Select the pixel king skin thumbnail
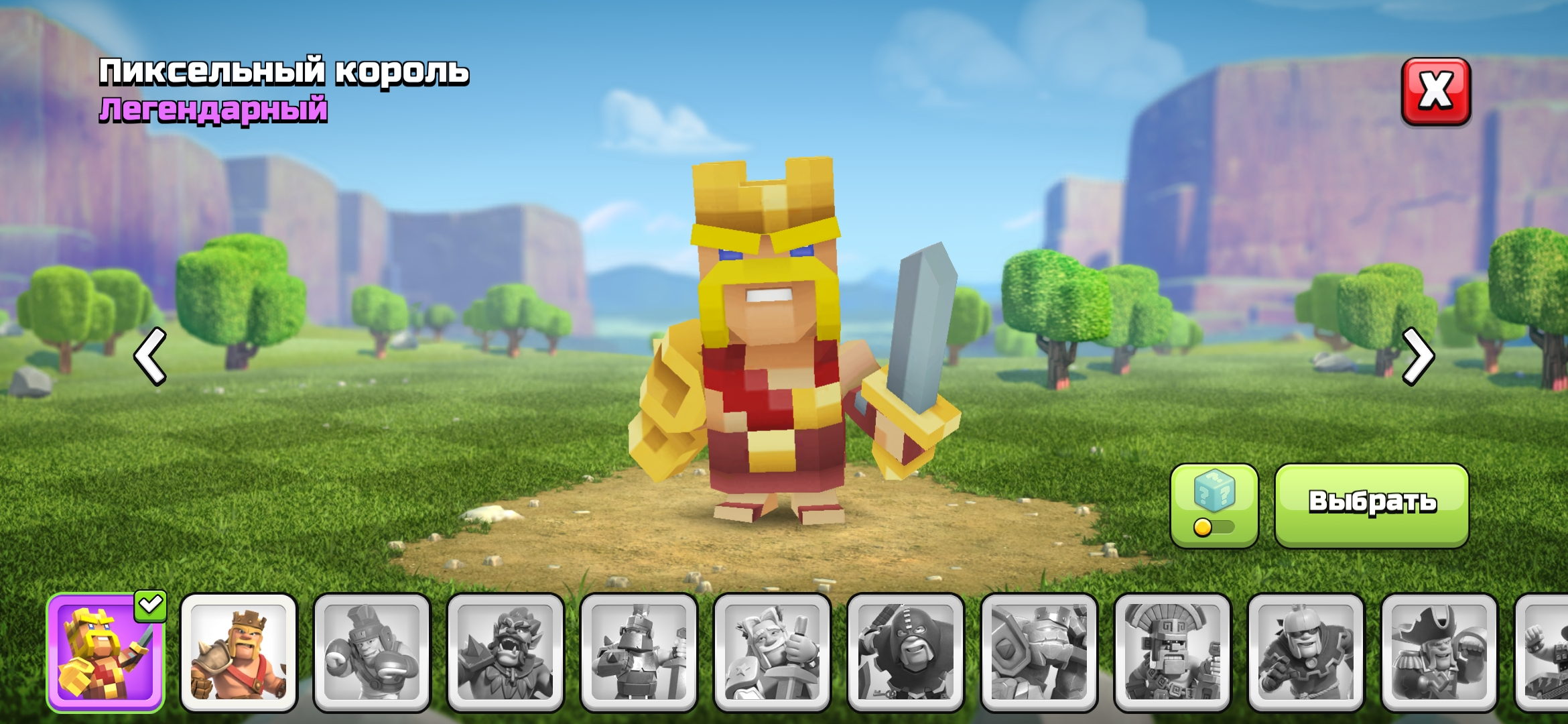The width and height of the screenshot is (1568, 724). [105, 652]
